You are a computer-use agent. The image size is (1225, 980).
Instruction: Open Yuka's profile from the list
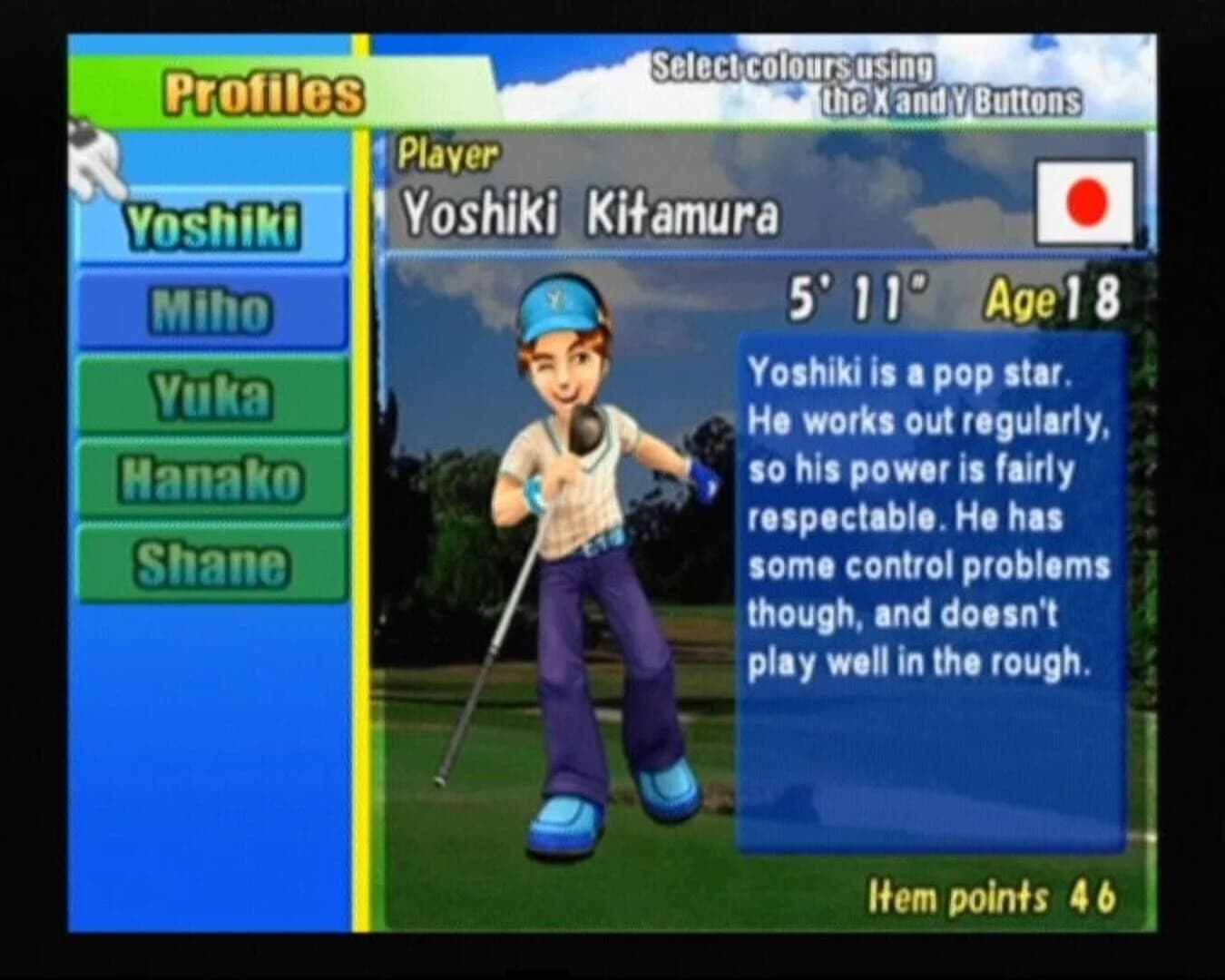pos(211,395)
